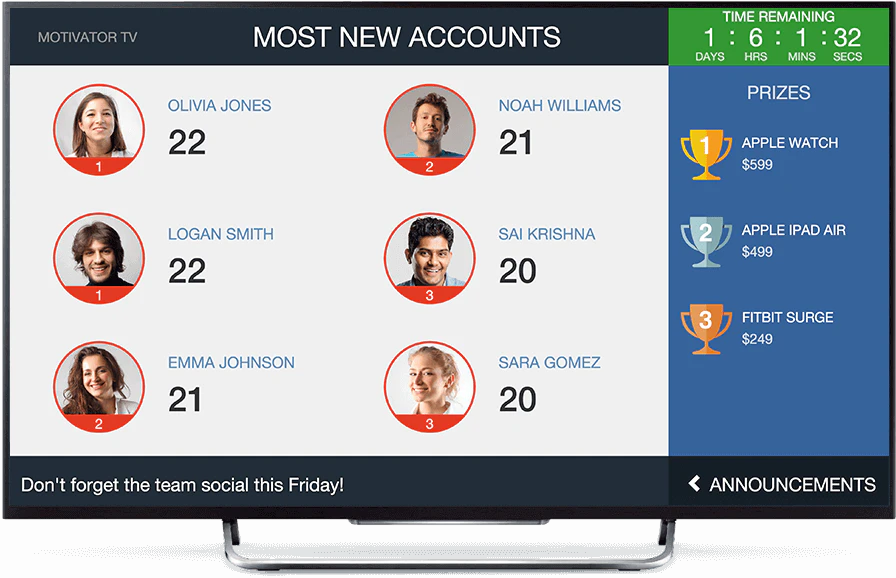Image resolution: width=896 pixels, height=578 pixels.
Task: Select Olivia Jones on the leaderboard
Action: tap(219, 106)
